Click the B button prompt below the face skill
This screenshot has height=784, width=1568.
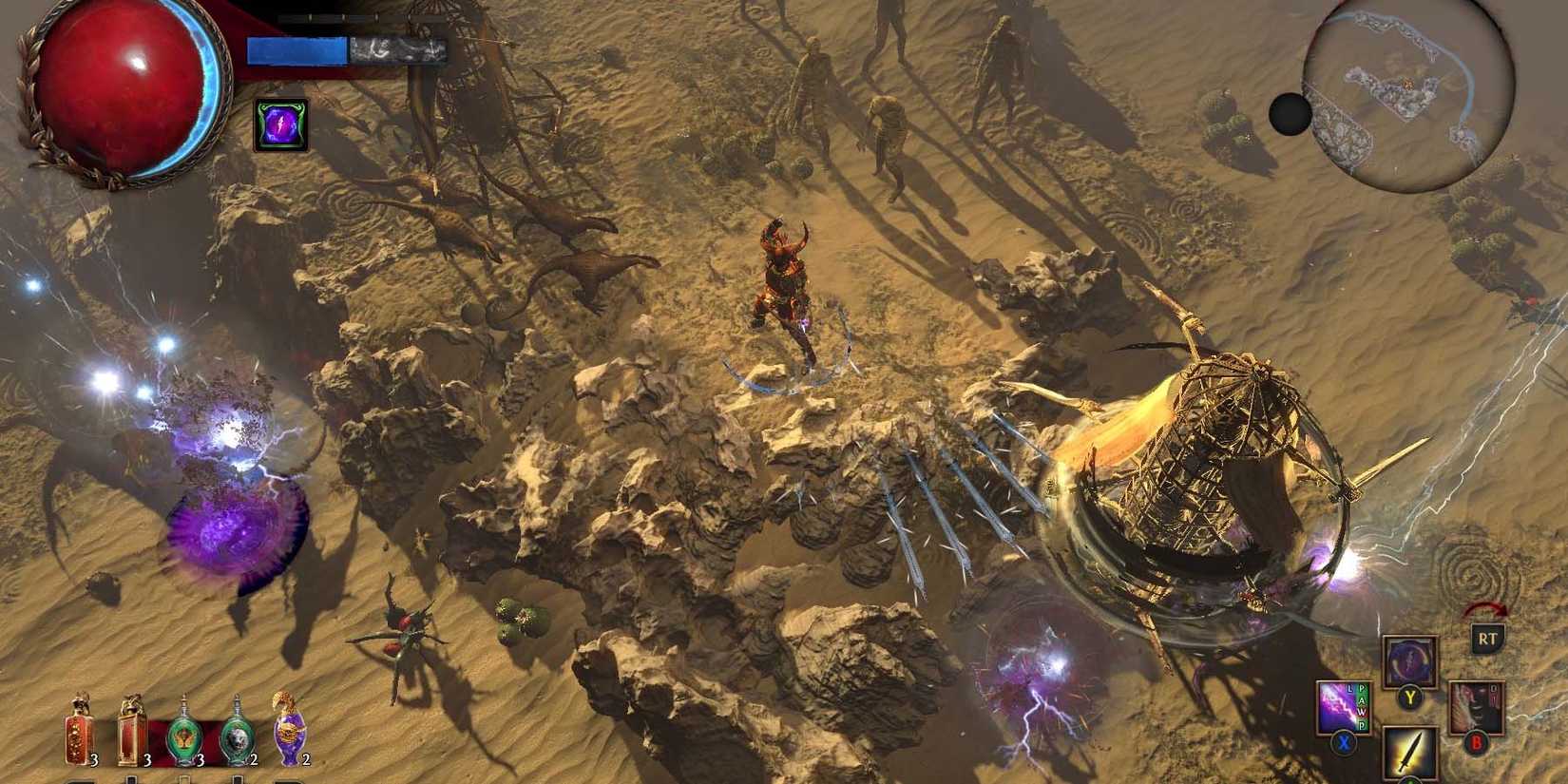click(x=1476, y=742)
